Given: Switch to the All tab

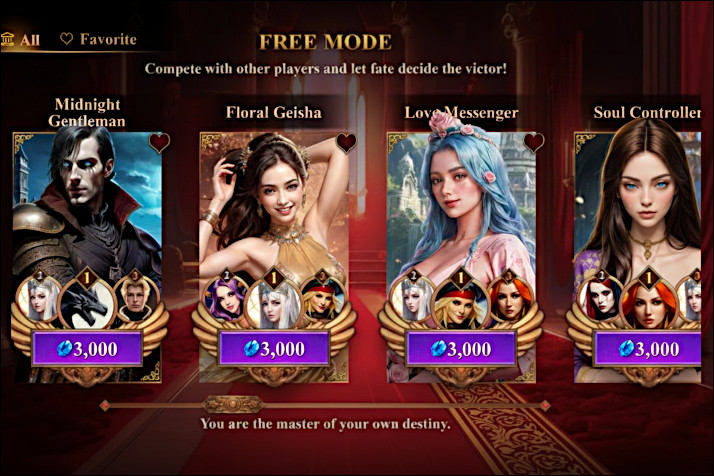Looking at the screenshot, I should [x=21, y=40].
